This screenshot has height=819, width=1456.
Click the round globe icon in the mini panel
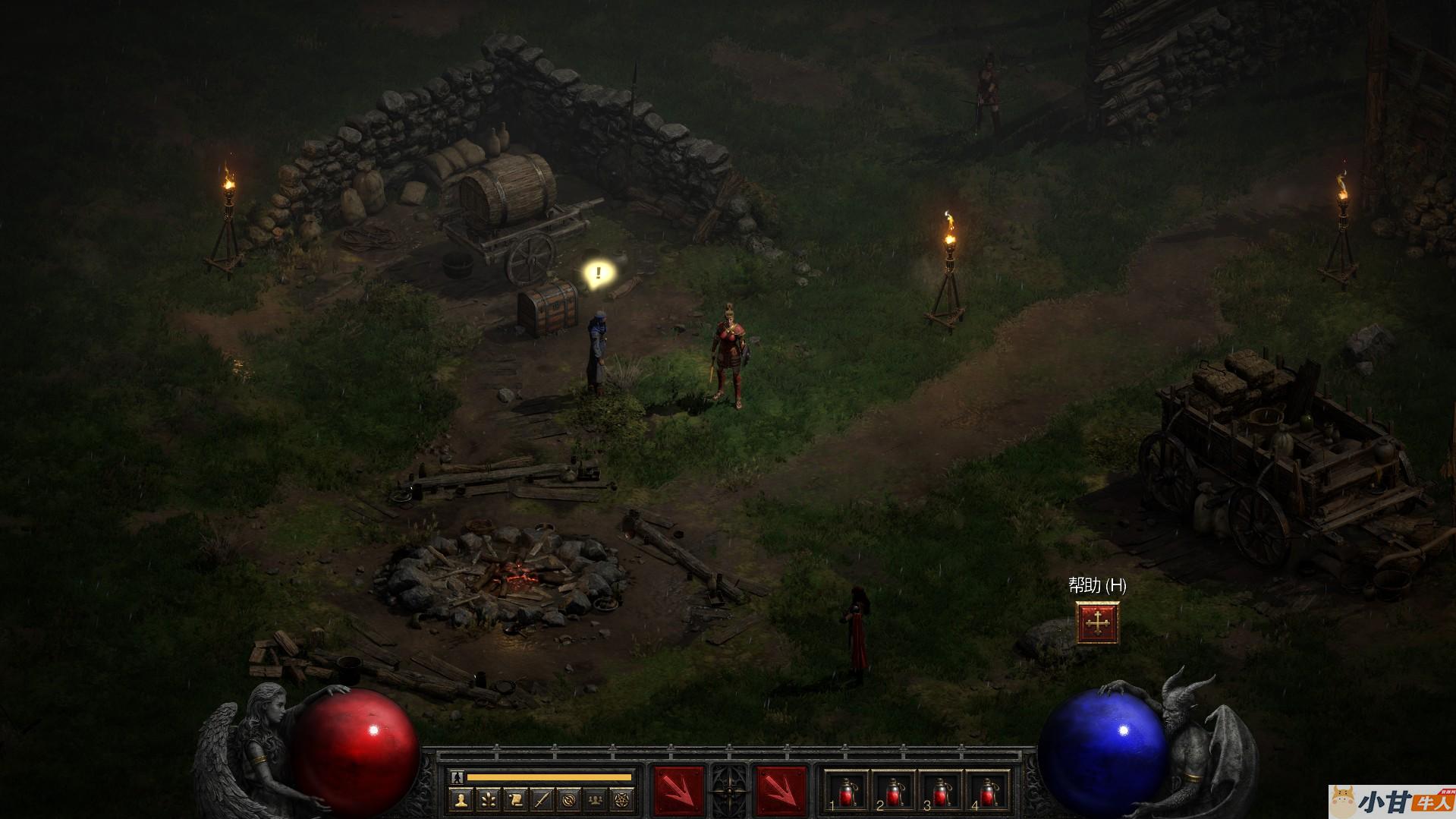[x=568, y=799]
